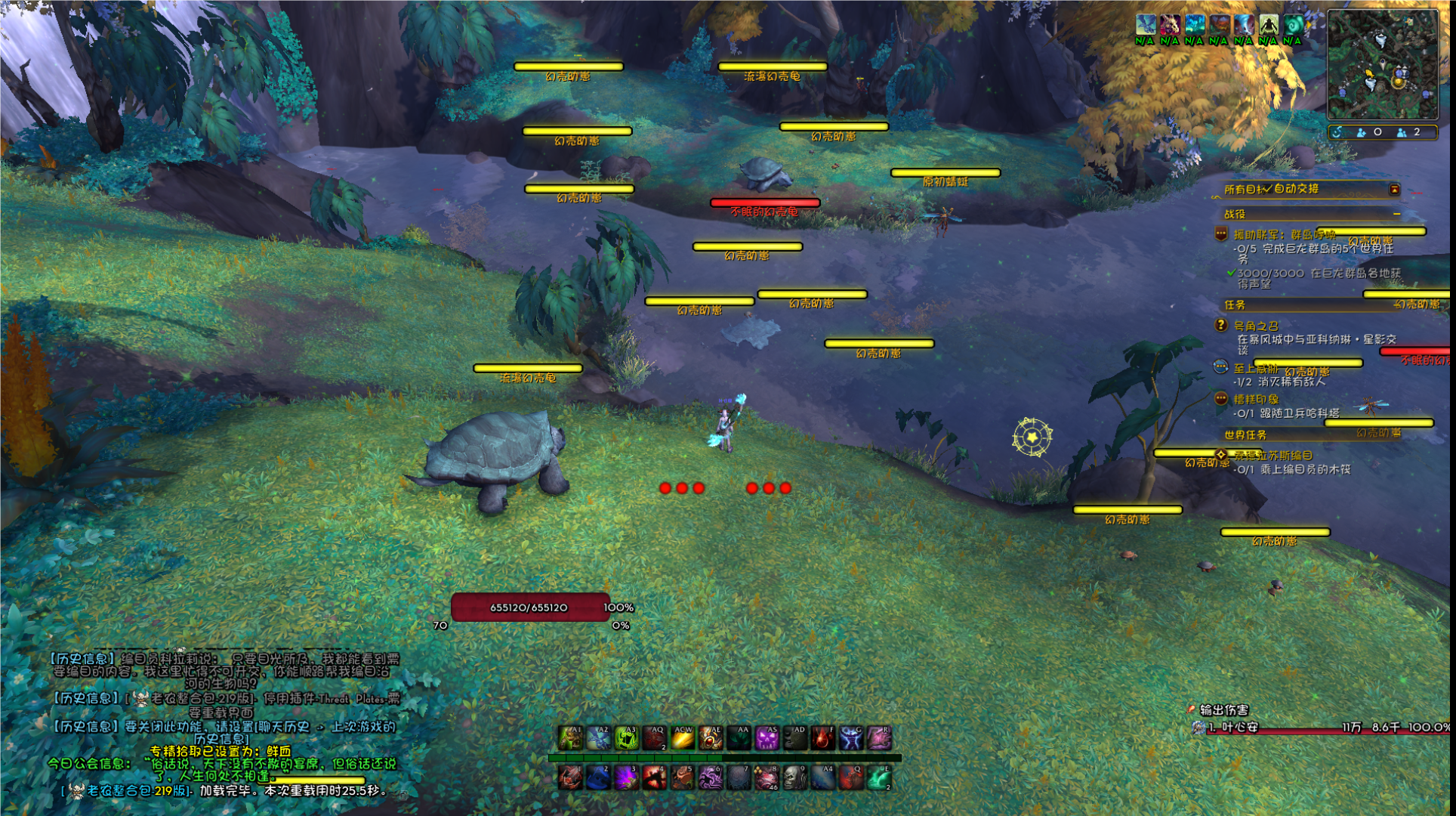Activate the purple skull ability

point(767,738)
